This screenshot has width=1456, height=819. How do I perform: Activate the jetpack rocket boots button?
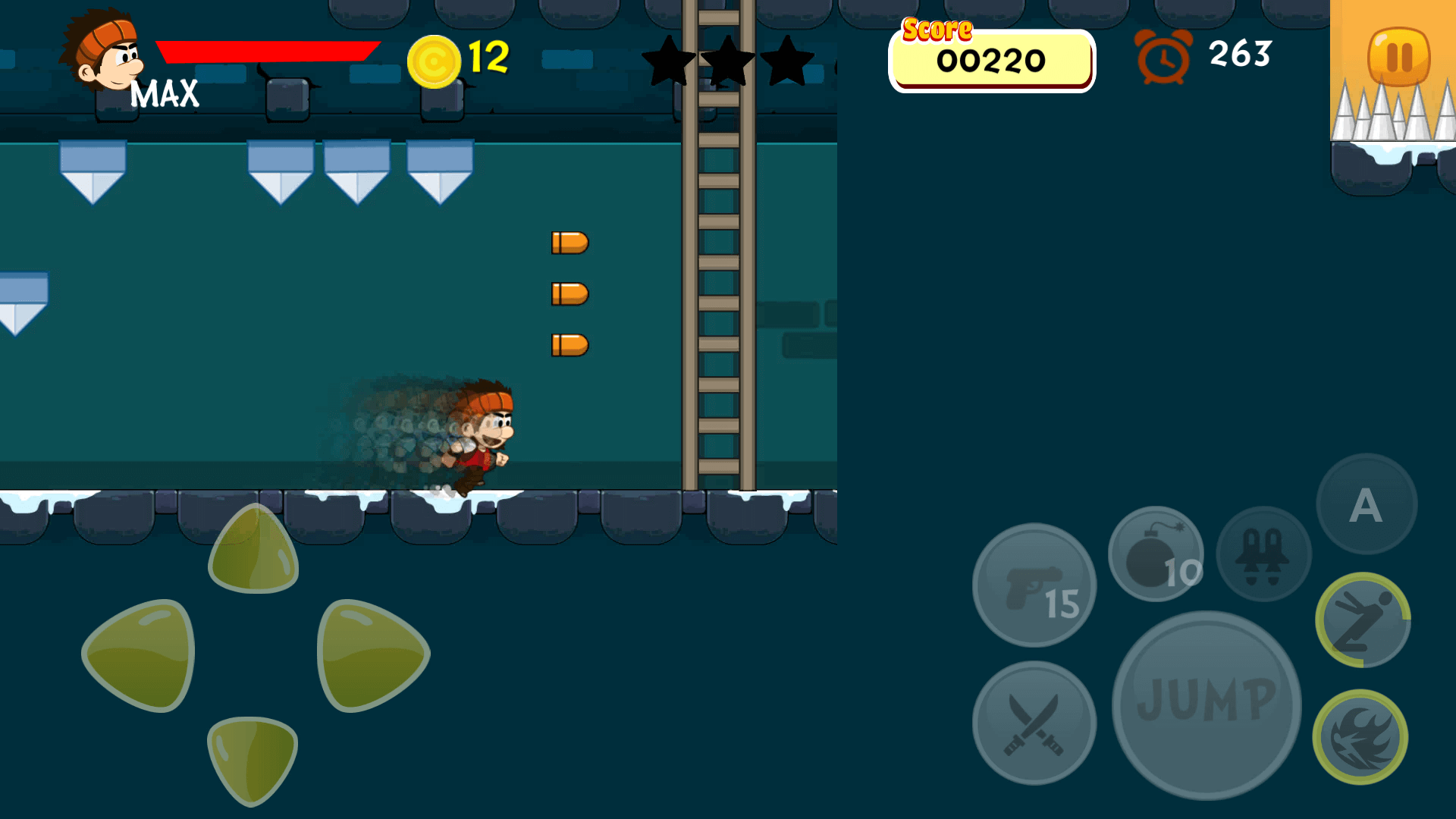click(1263, 554)
